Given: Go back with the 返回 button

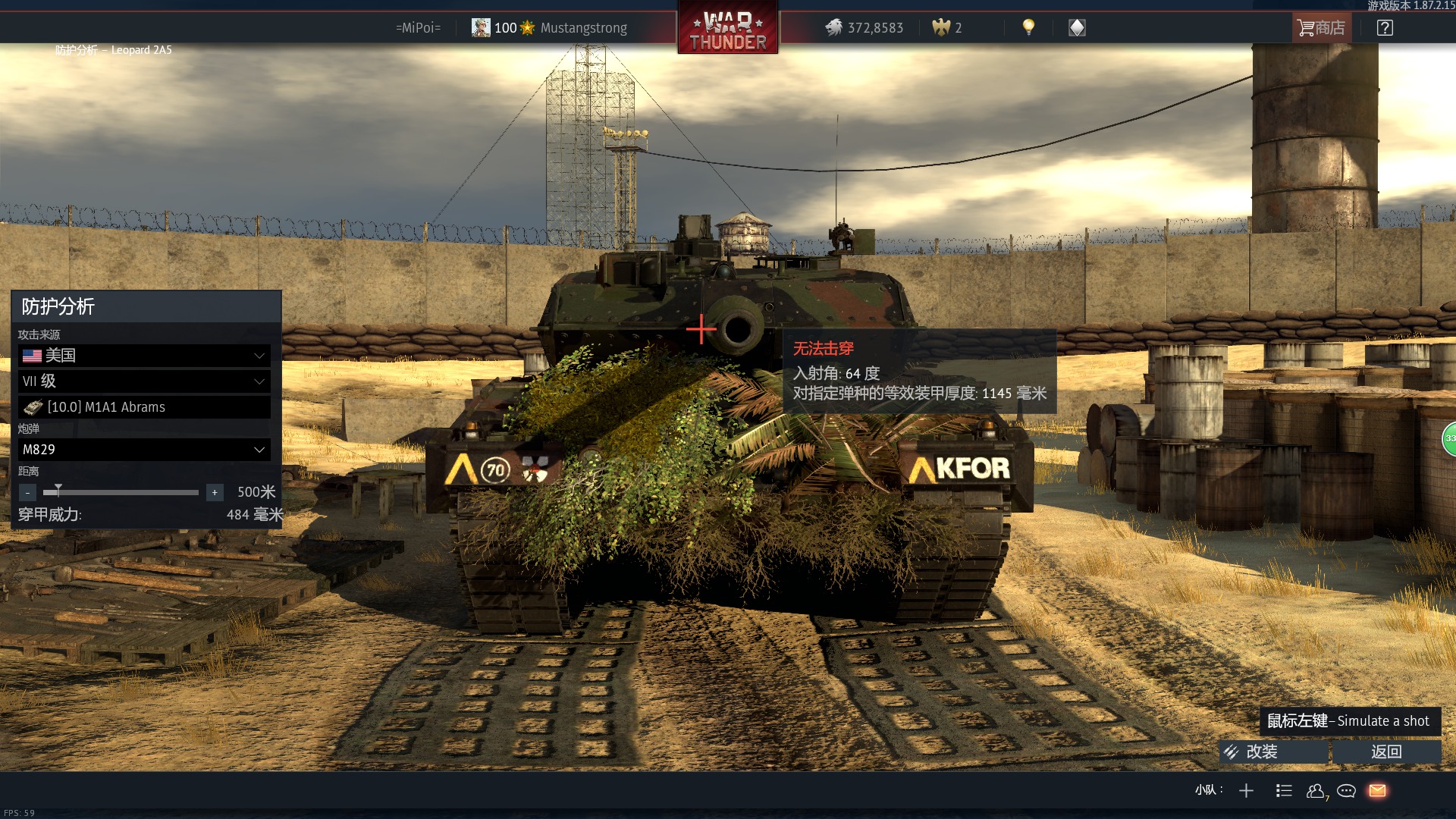Looking at the screenshot, I should [x=1386, y=752].
